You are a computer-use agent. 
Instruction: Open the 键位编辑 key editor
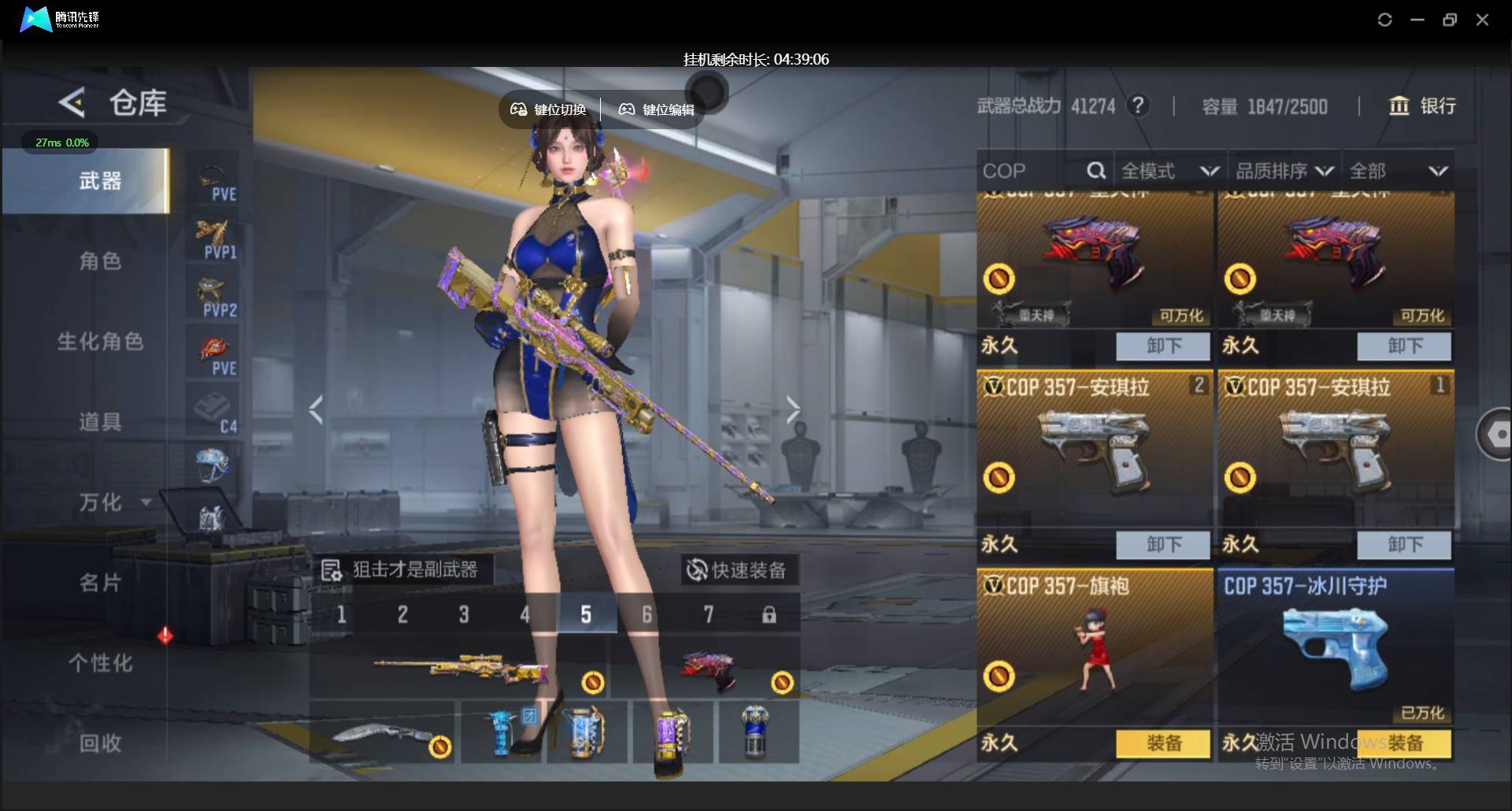[x=657, y=109]
